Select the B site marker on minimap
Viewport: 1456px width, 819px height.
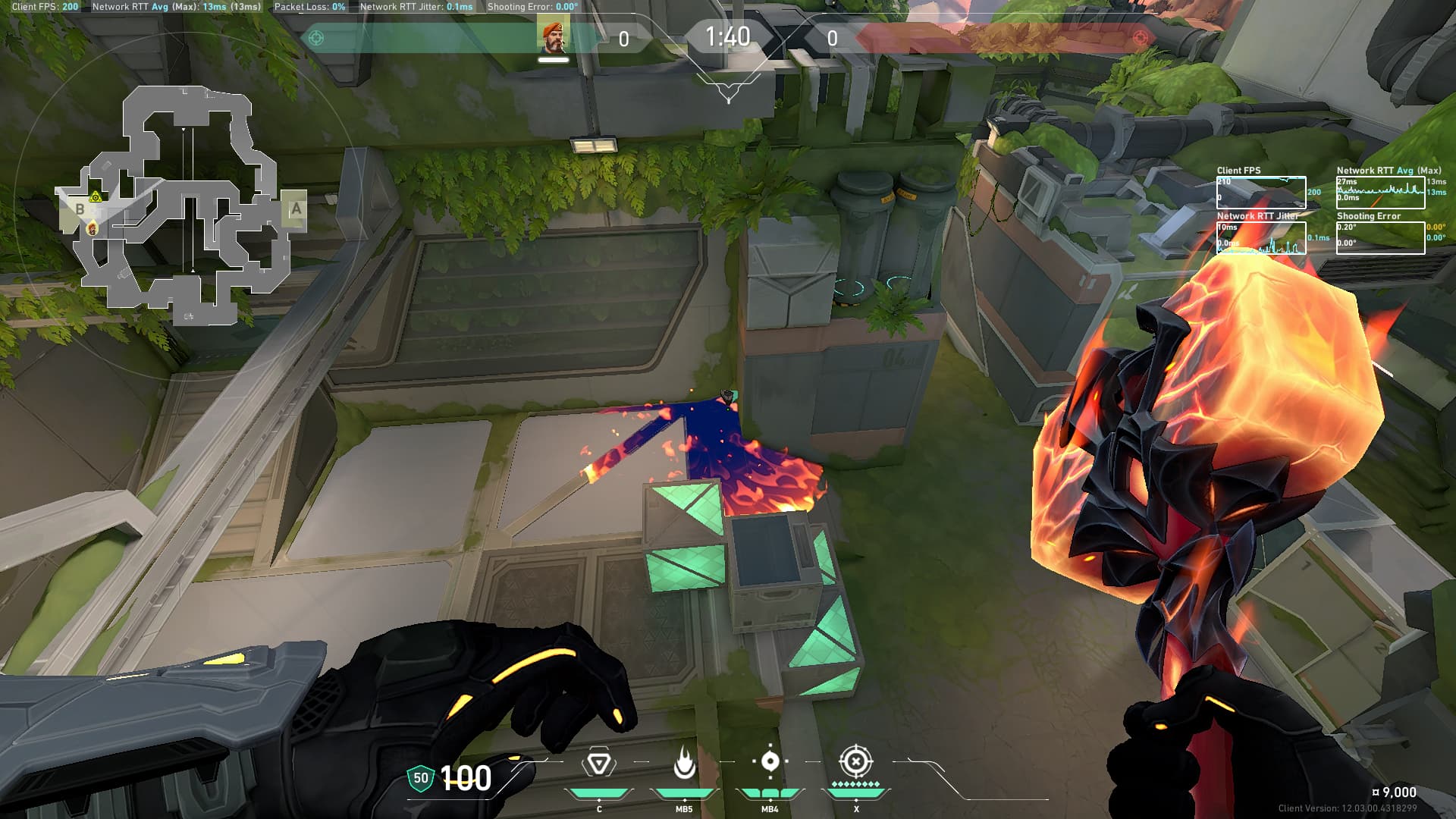tap(80, 209)
